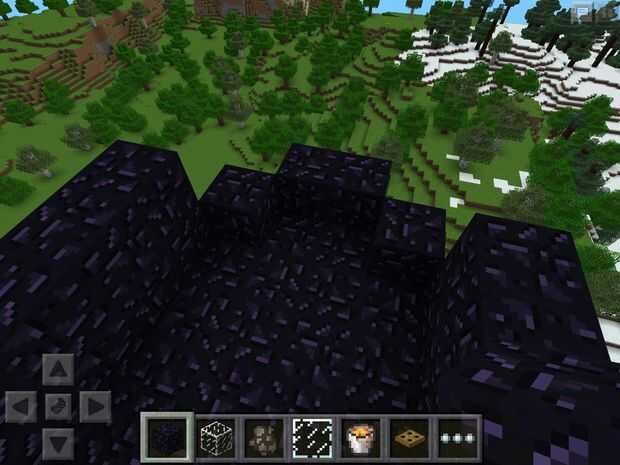Select the wooden trapdoor hotbar slot
620x465 pixels.
point(408,437)
